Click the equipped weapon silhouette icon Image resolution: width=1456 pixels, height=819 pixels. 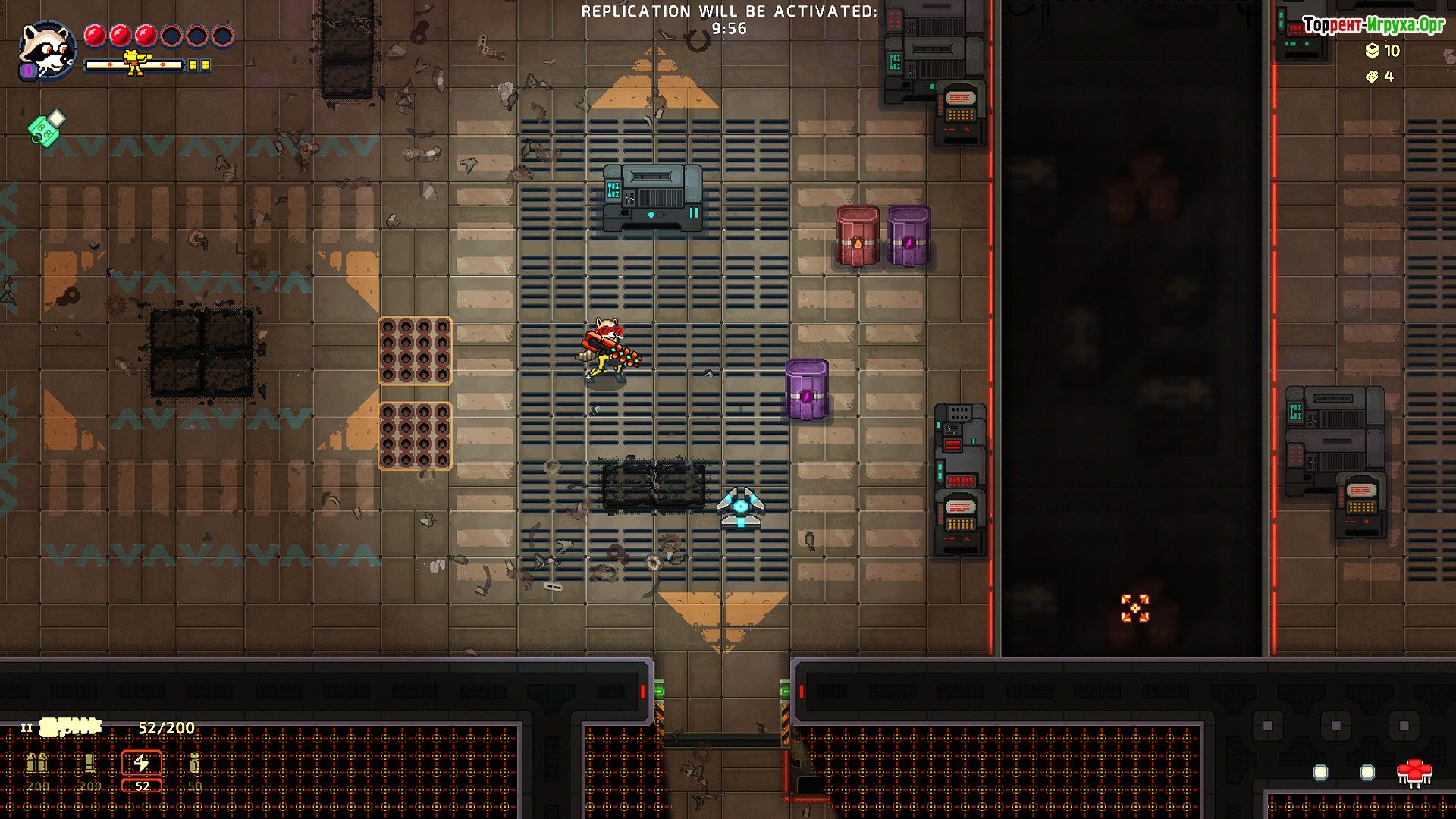(71, 728)
